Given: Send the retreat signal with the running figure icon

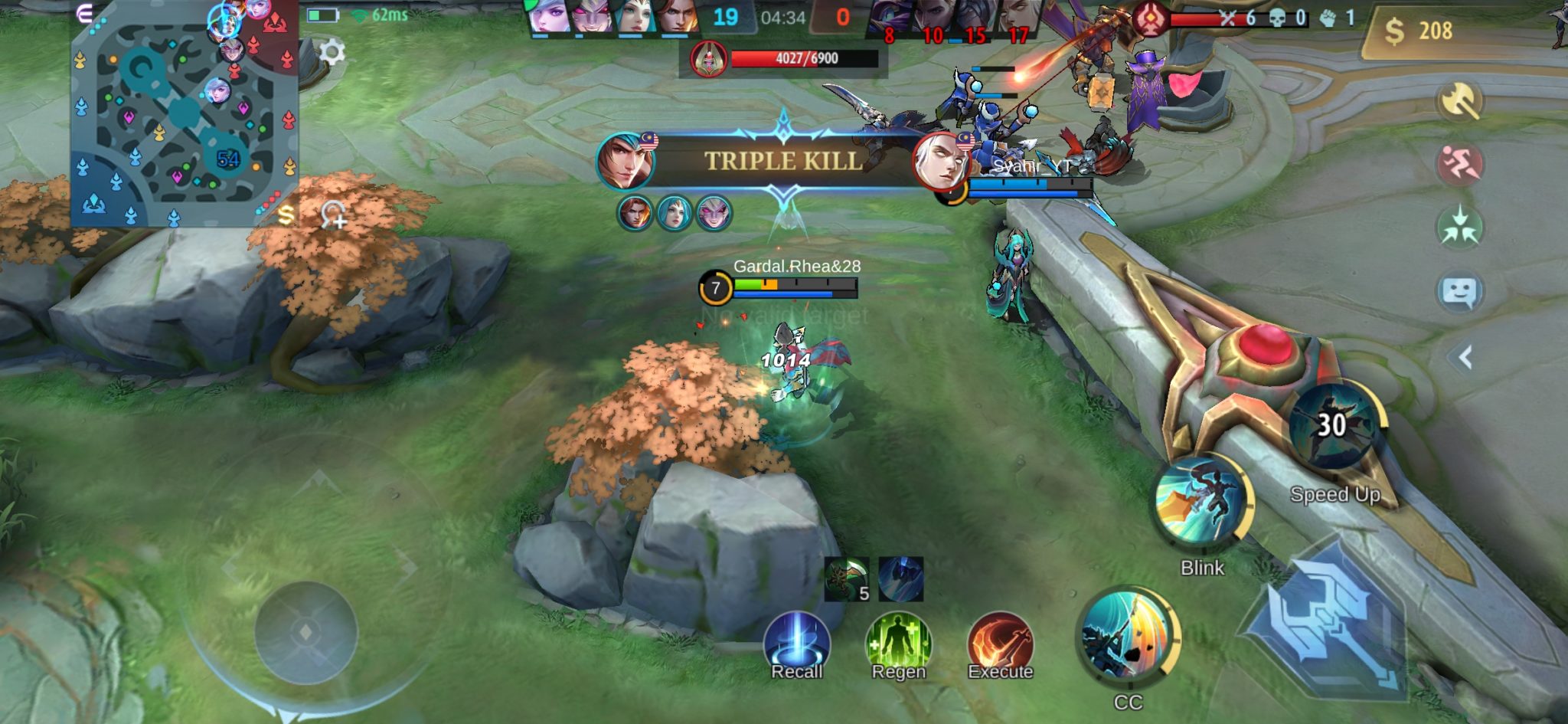Looking at the screenshot, I should coord(1459,164).
